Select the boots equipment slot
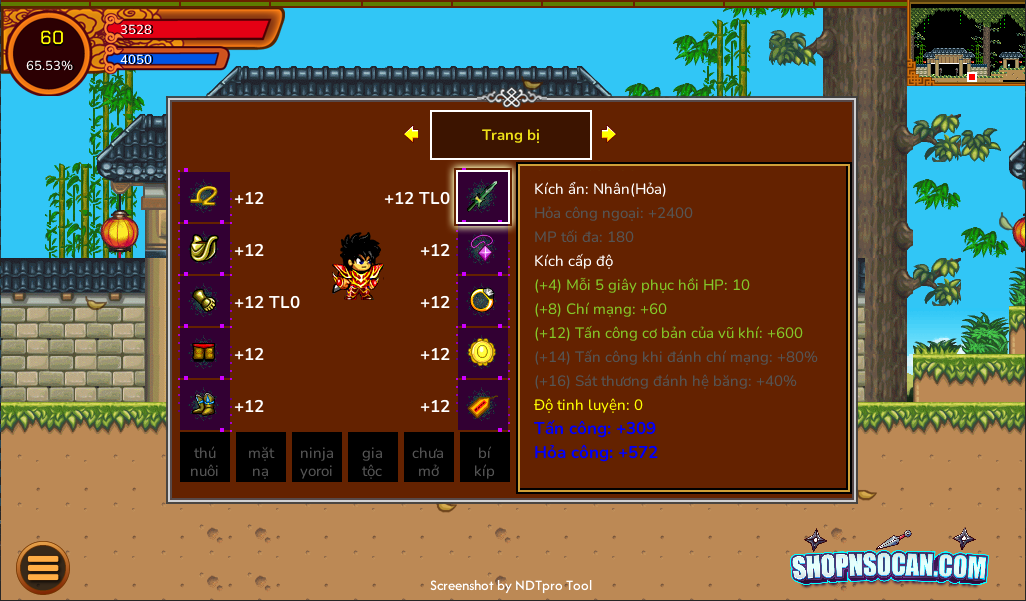The width and height of the screenshot is (1026, 601). coord(205,406)
